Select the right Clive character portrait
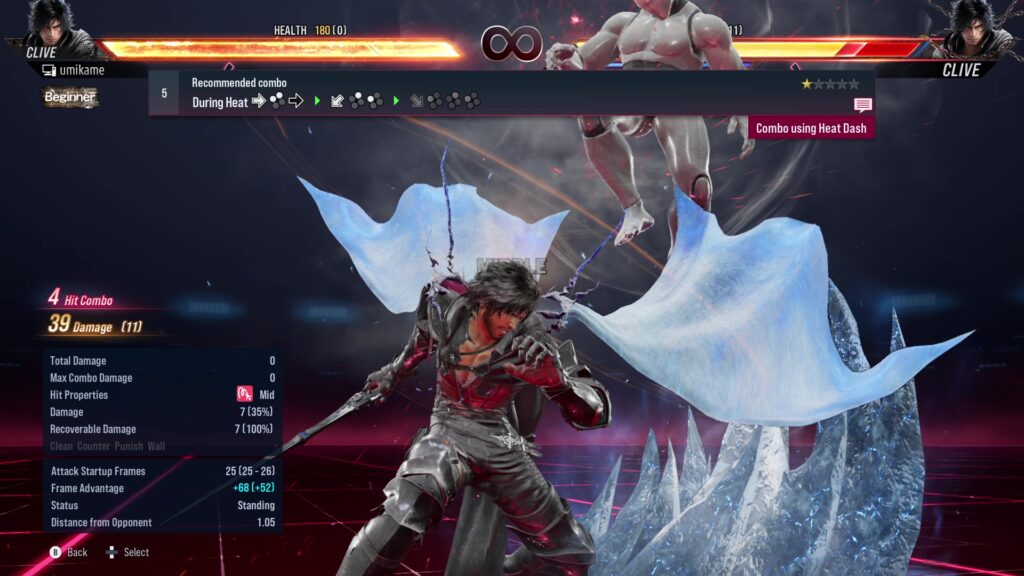This screenshot has width=1024, height=576. tap(972, 27)
